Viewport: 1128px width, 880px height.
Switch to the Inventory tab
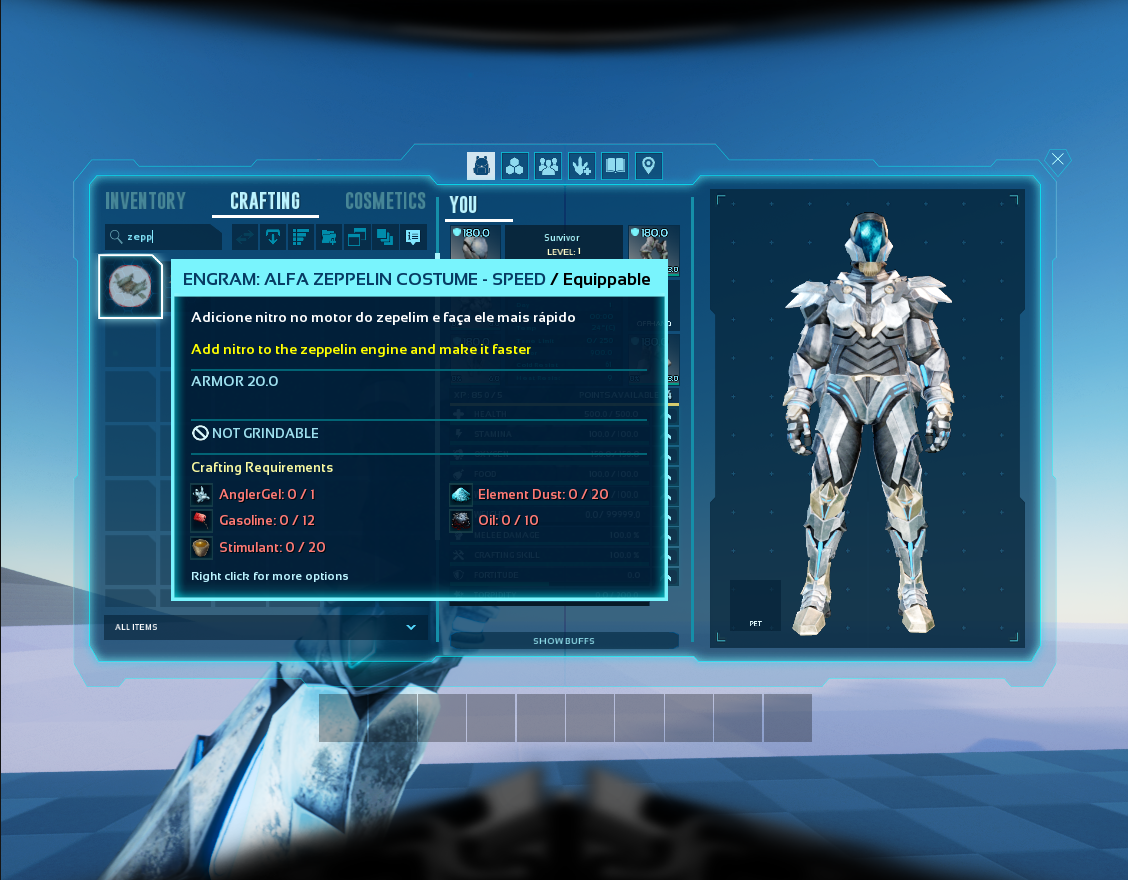tap(146, 201)
